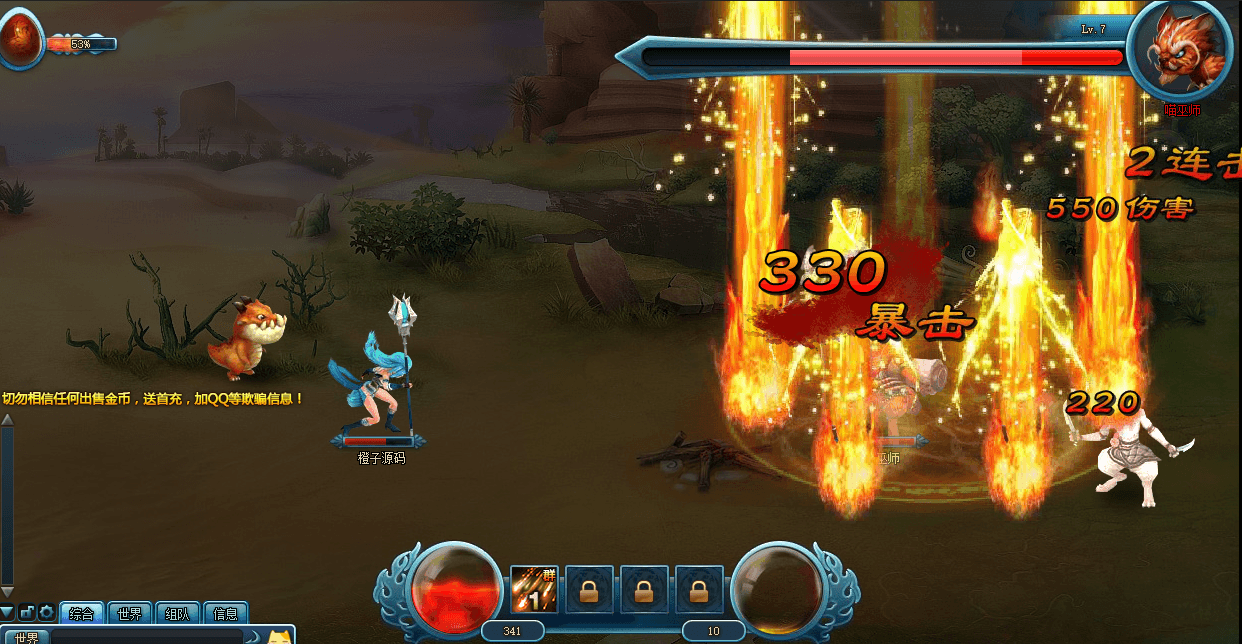Select the 组队 team chat tab
This screenshot has width=1242, height=644.
(178, 614)
